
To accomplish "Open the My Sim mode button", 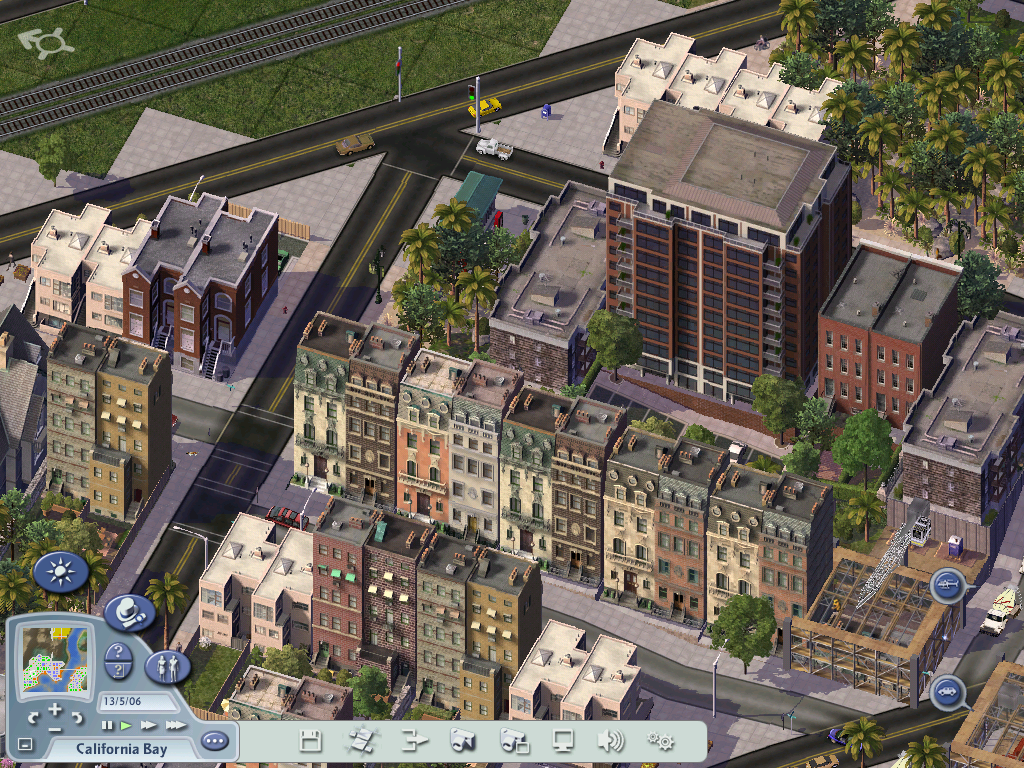I will (167, 666).
